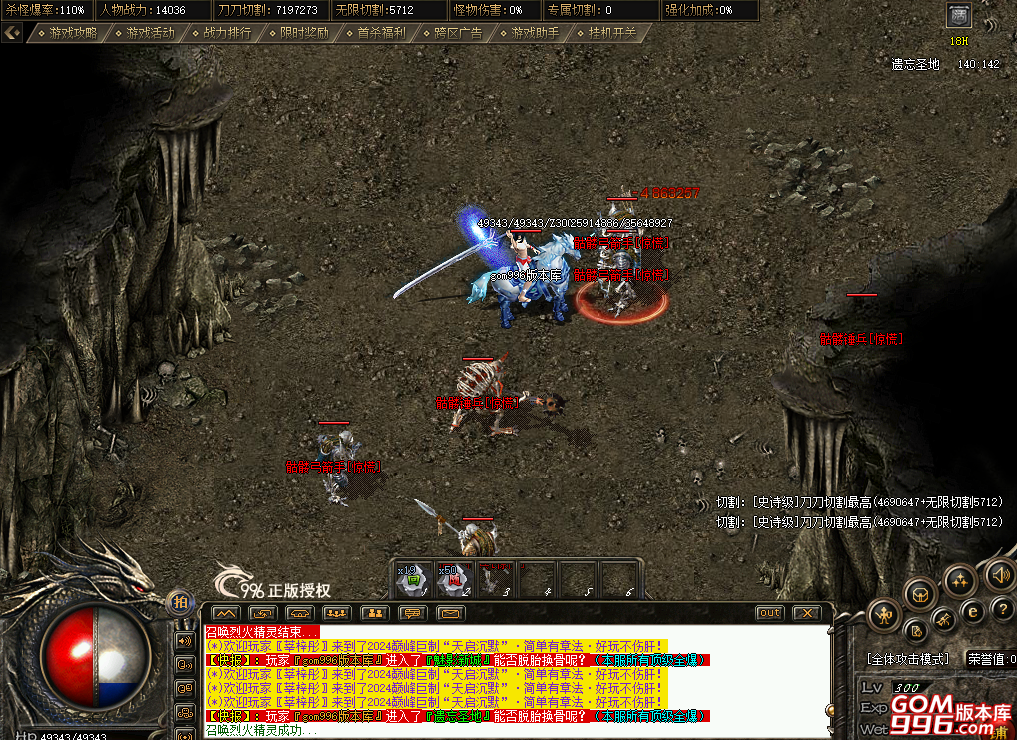This screenshot has width=1017, height=740.
Task: Toggle sound with the speaker button
Action: [998, 574]
